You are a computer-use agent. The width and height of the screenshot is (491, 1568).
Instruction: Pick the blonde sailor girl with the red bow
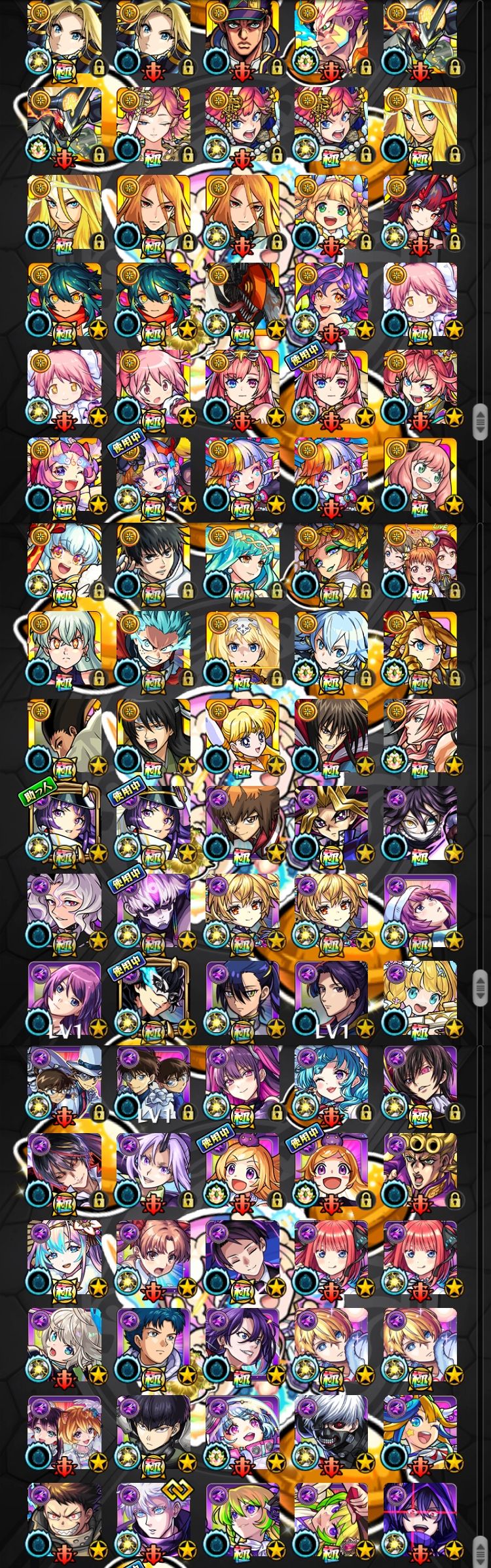tap(242, 738)
